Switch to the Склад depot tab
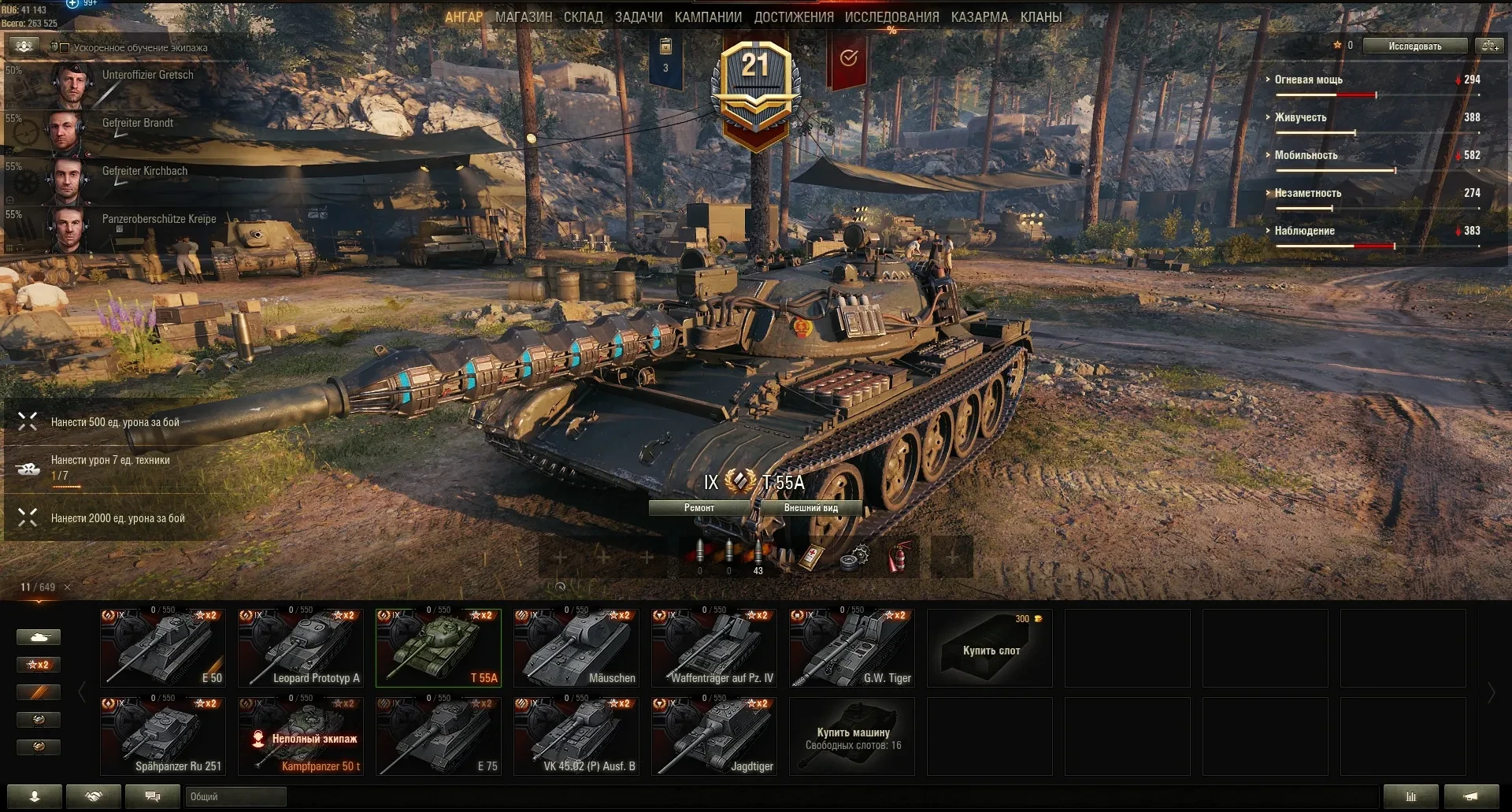 (x=583, y=17)
